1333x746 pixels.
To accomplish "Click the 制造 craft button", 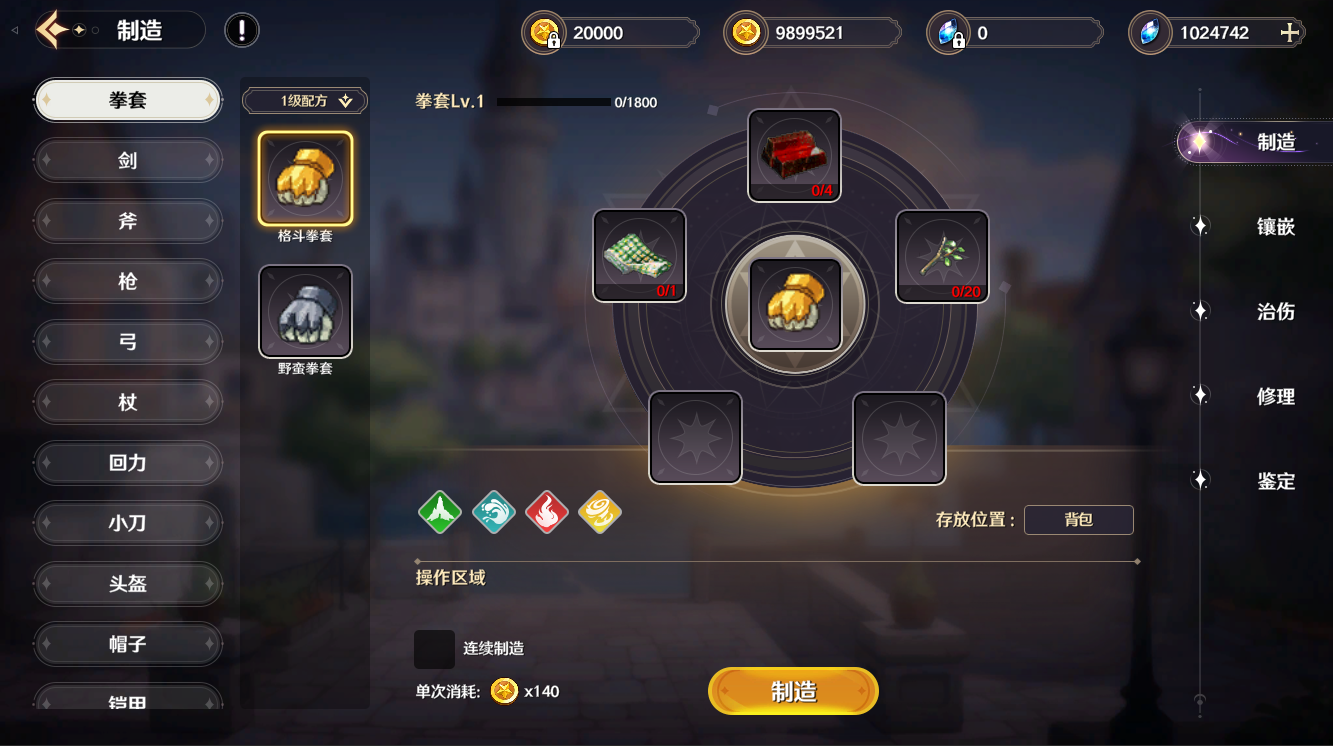I will point(793,691).
